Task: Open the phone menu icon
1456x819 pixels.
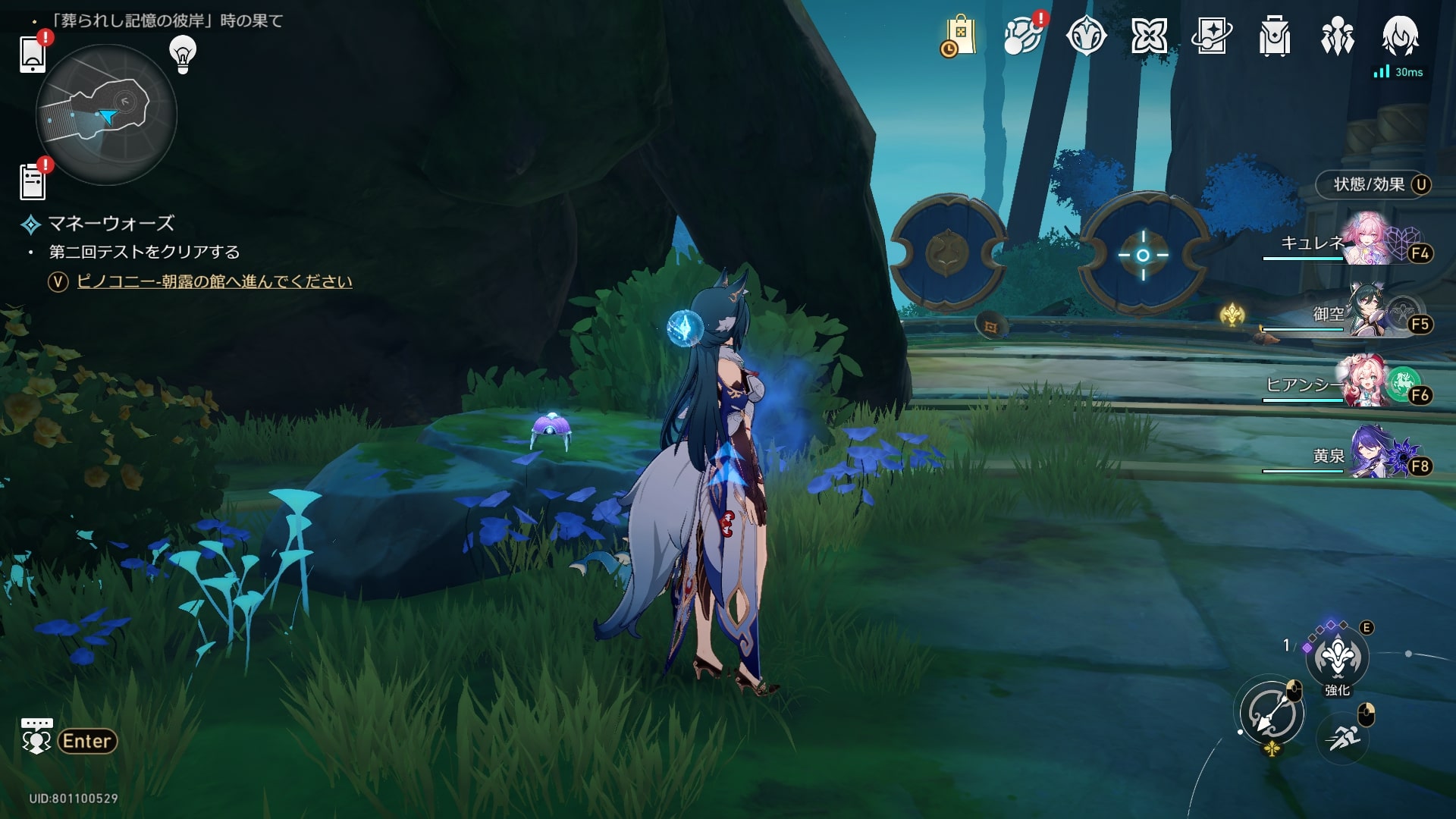Action: click(x=33, y=53)
